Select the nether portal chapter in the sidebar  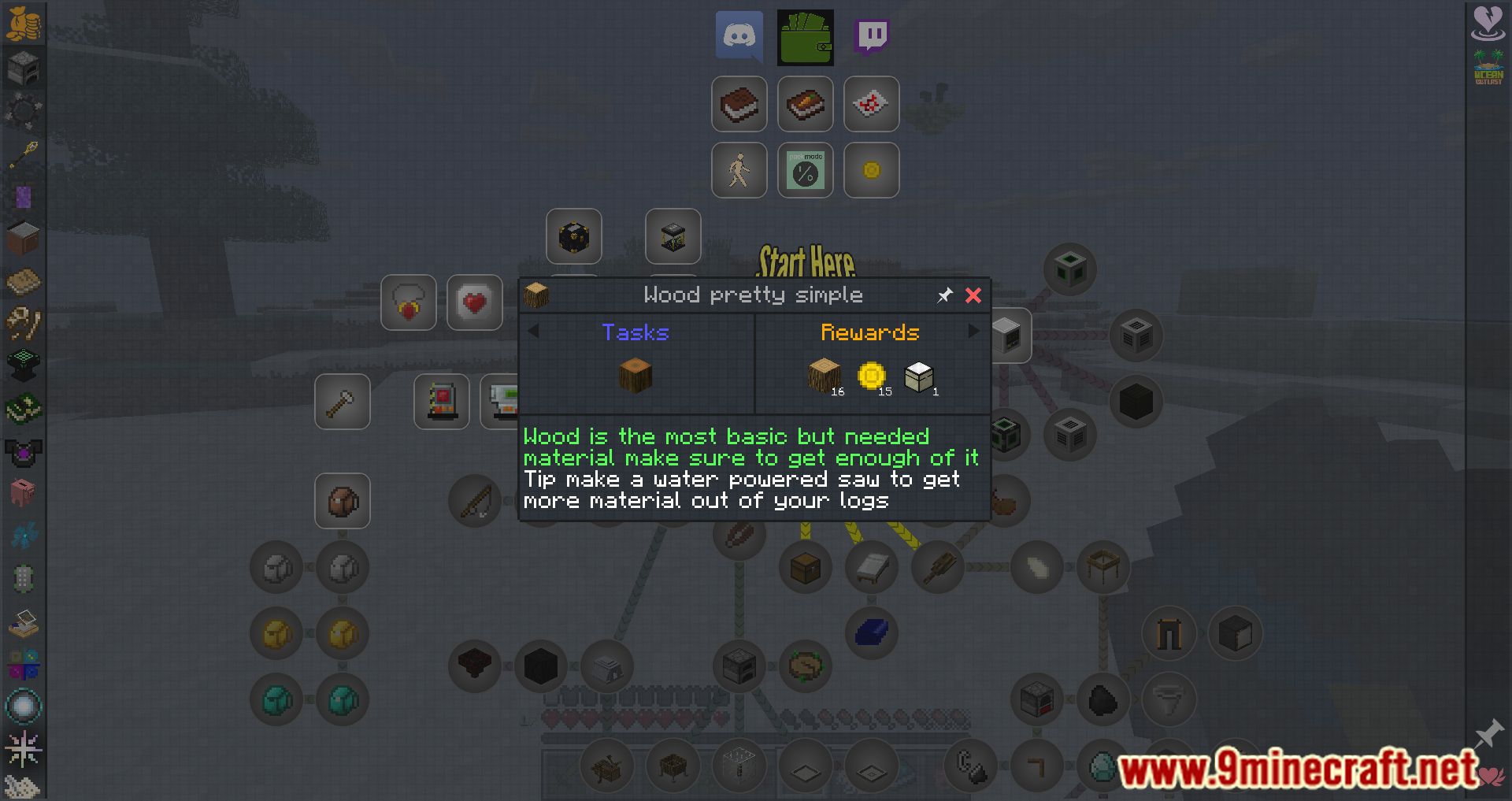pyautogui.click(x=24, y=196)
